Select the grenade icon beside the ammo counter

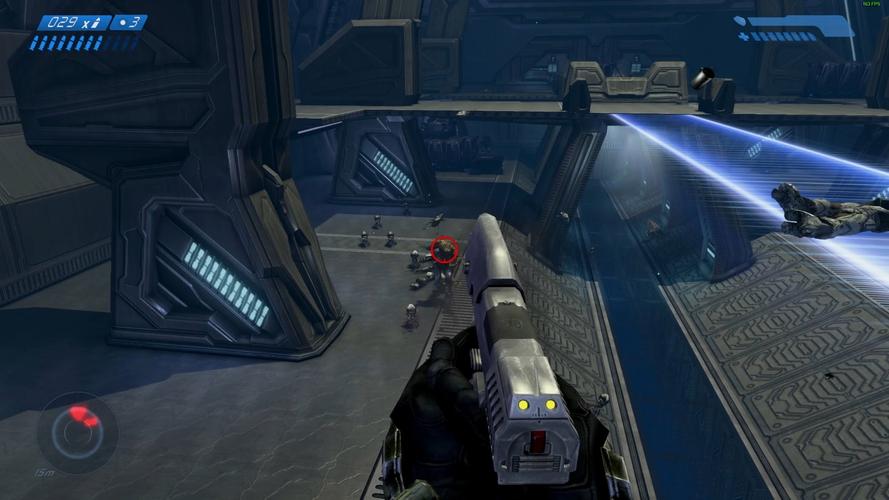(122, 22)
